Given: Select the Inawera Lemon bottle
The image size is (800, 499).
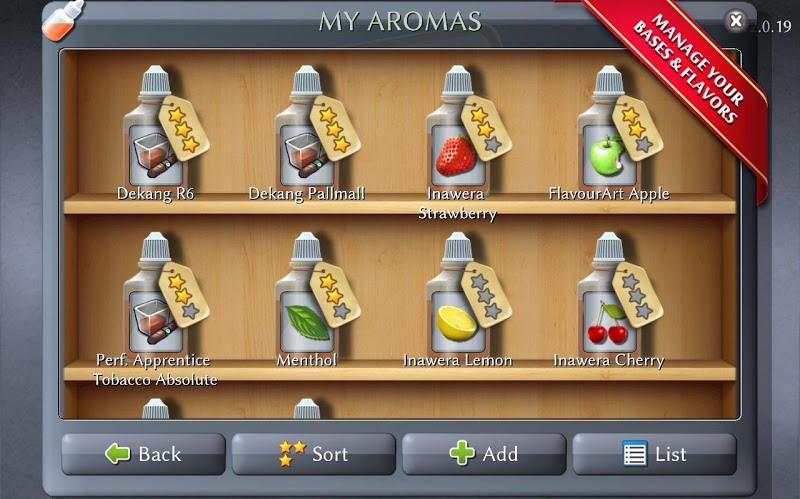Looking at the screenshot, I should tap(458, 300).
